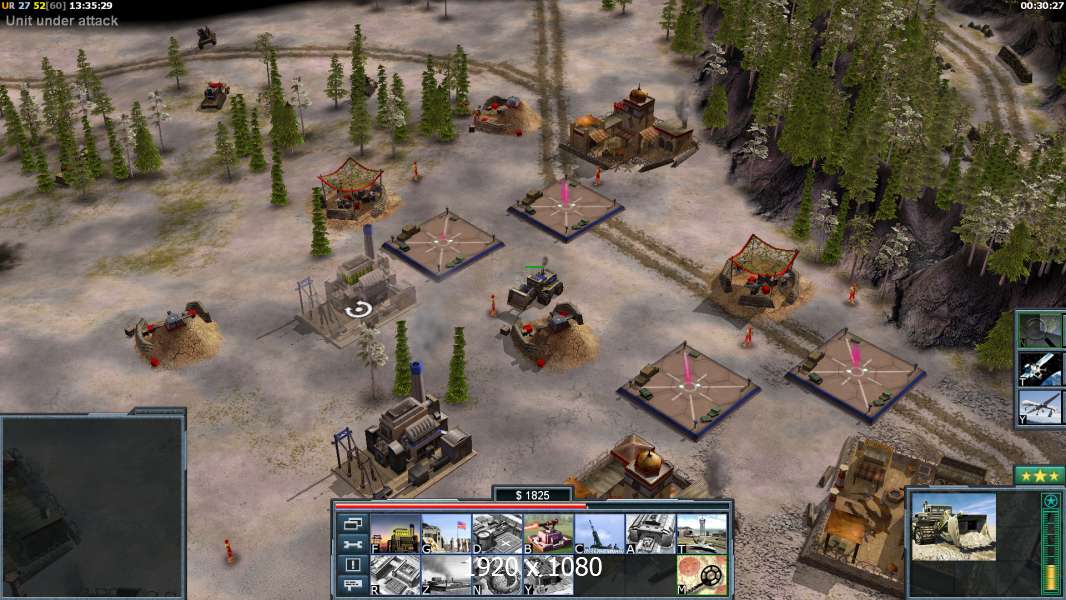The width and height of the screenshot is (1066, 600).
Task: Build the domed structure icon
Action: (497, 574)
